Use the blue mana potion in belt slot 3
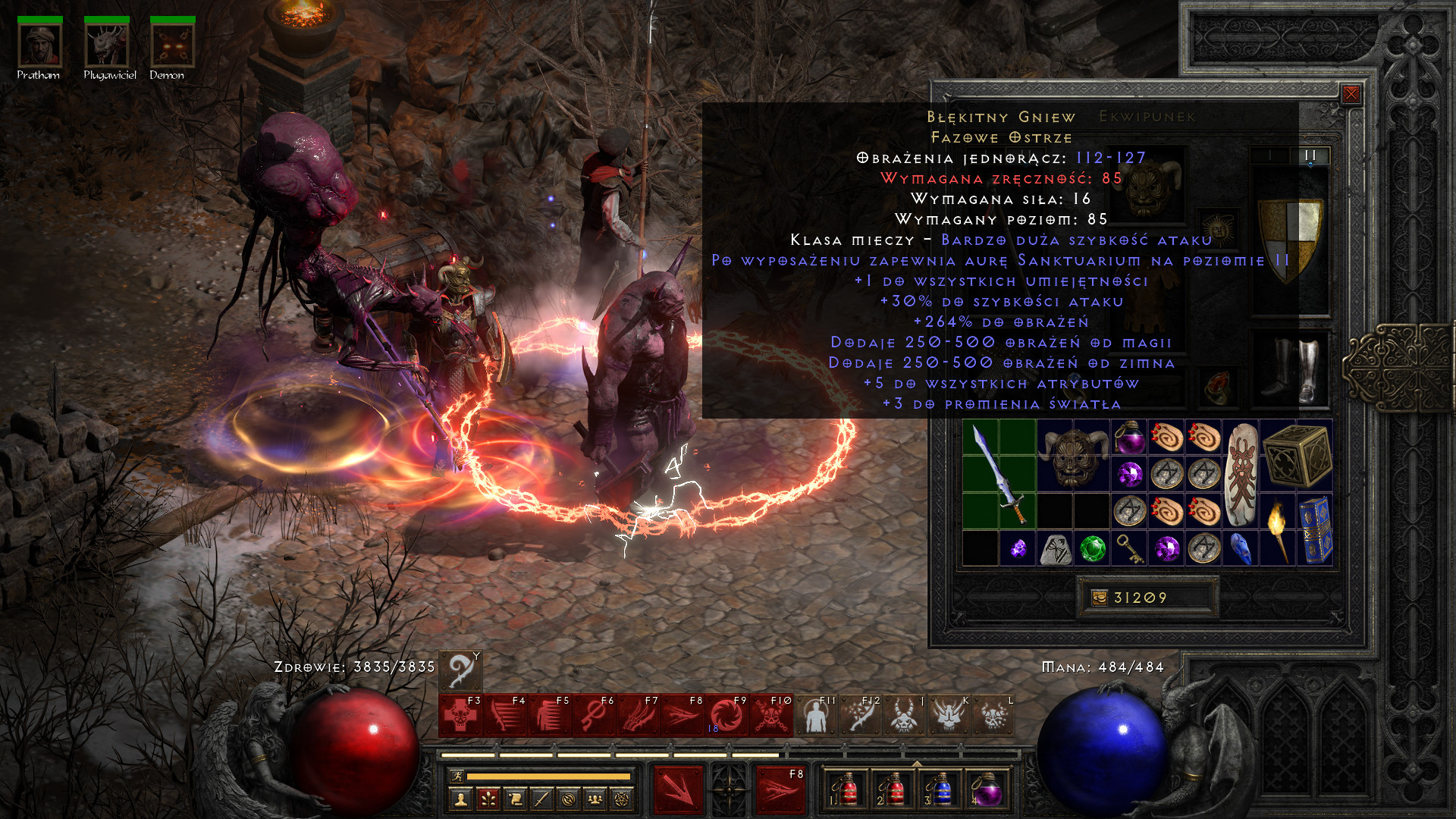 point(940,789)
